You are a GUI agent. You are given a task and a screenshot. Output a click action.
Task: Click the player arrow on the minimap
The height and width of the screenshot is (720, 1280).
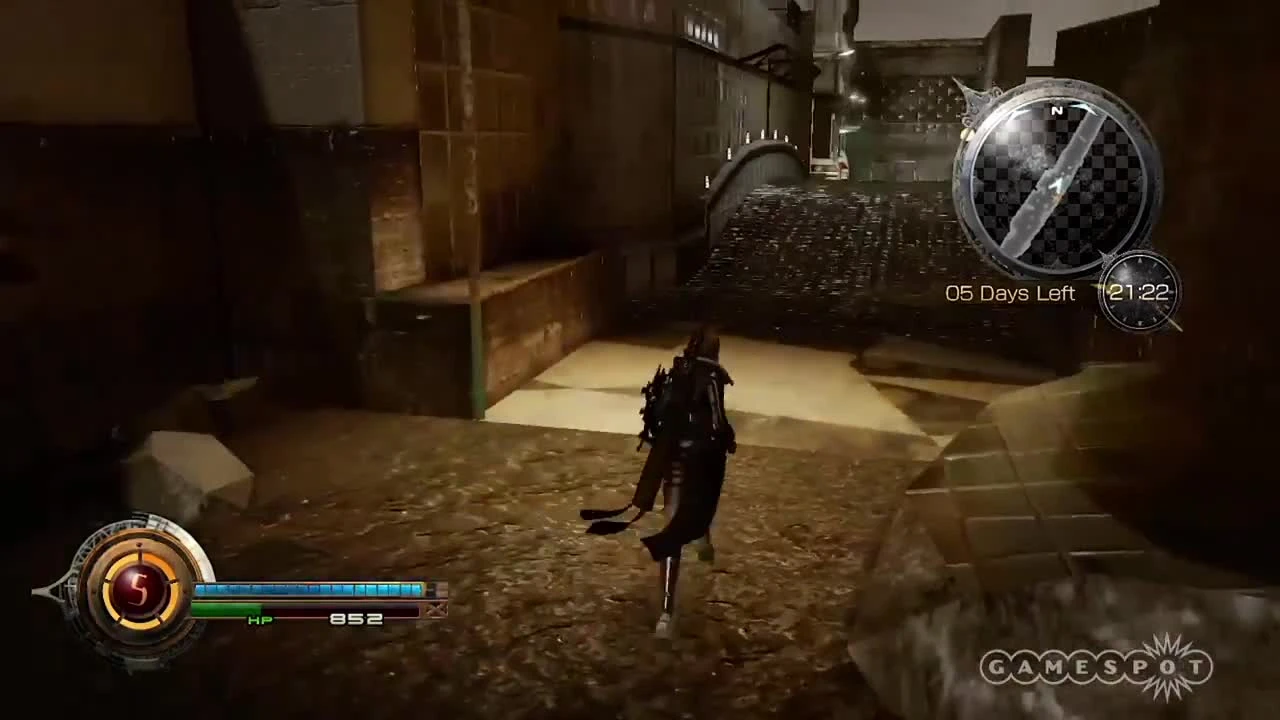1058,185
